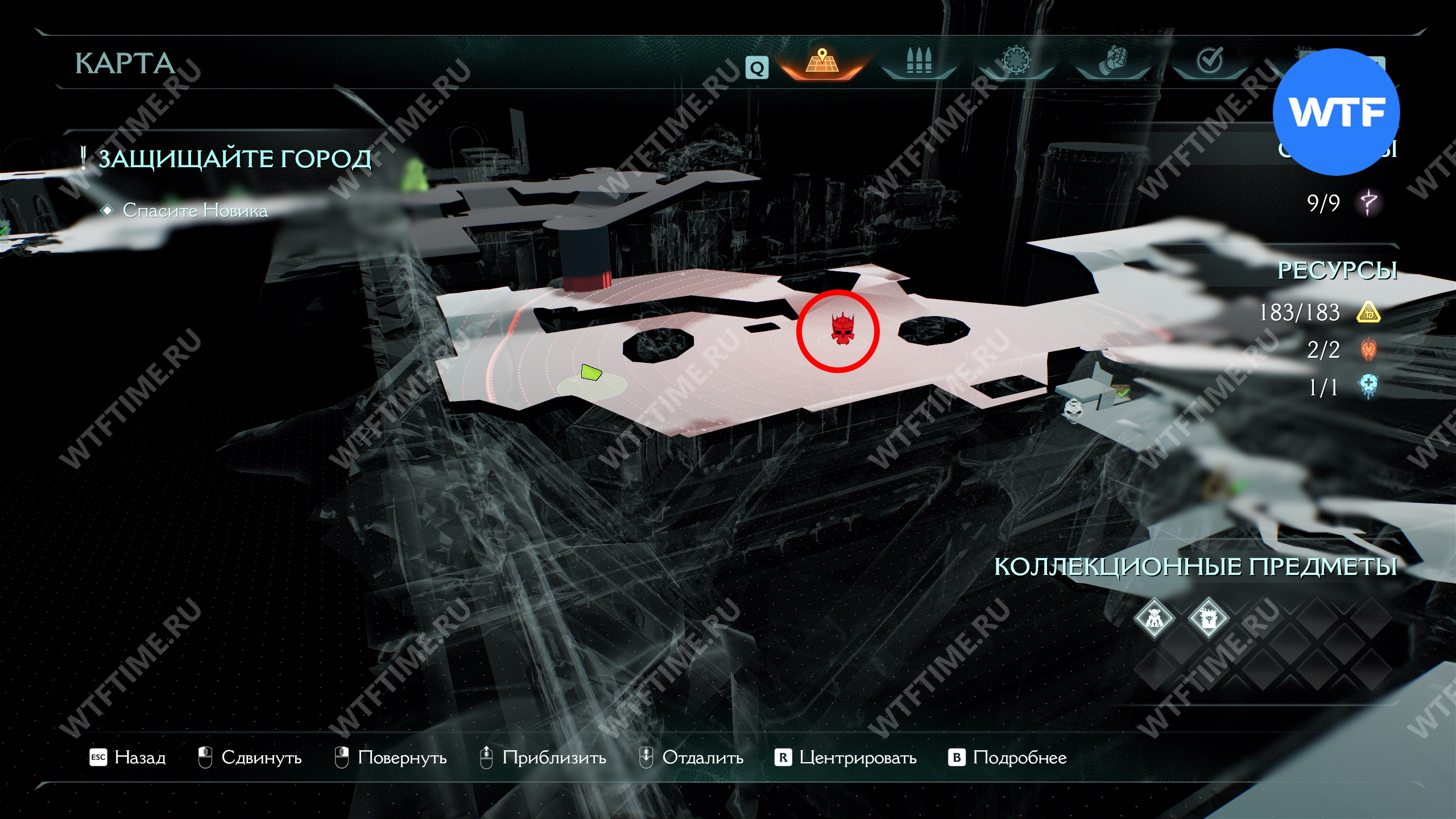This screenshot has height=819, width=1456.
Task: Choose the flaming codex book collectible tile
Action: click(x=1208, y=618)
